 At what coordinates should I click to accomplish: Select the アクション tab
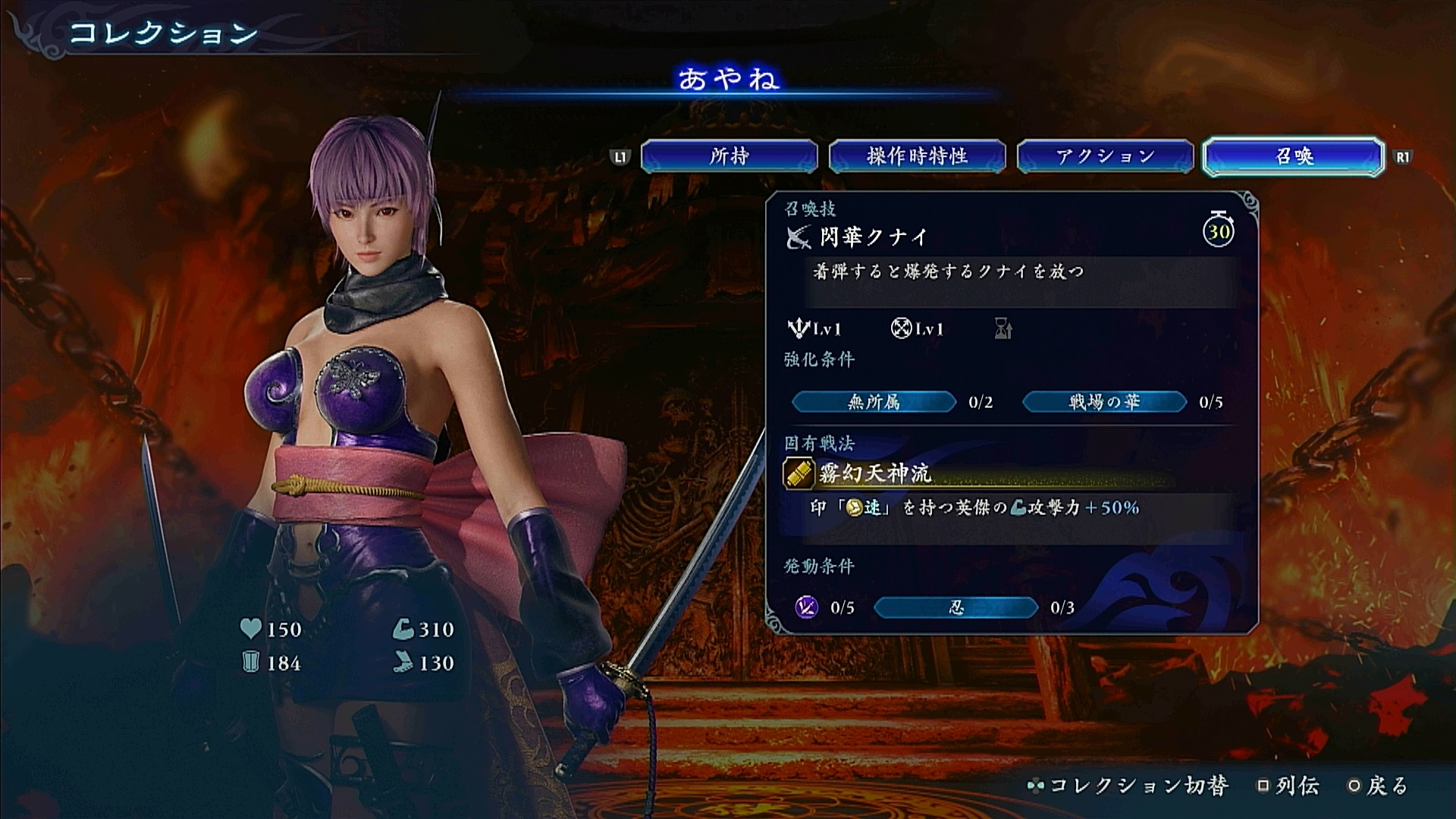(x=1105, y=157)
